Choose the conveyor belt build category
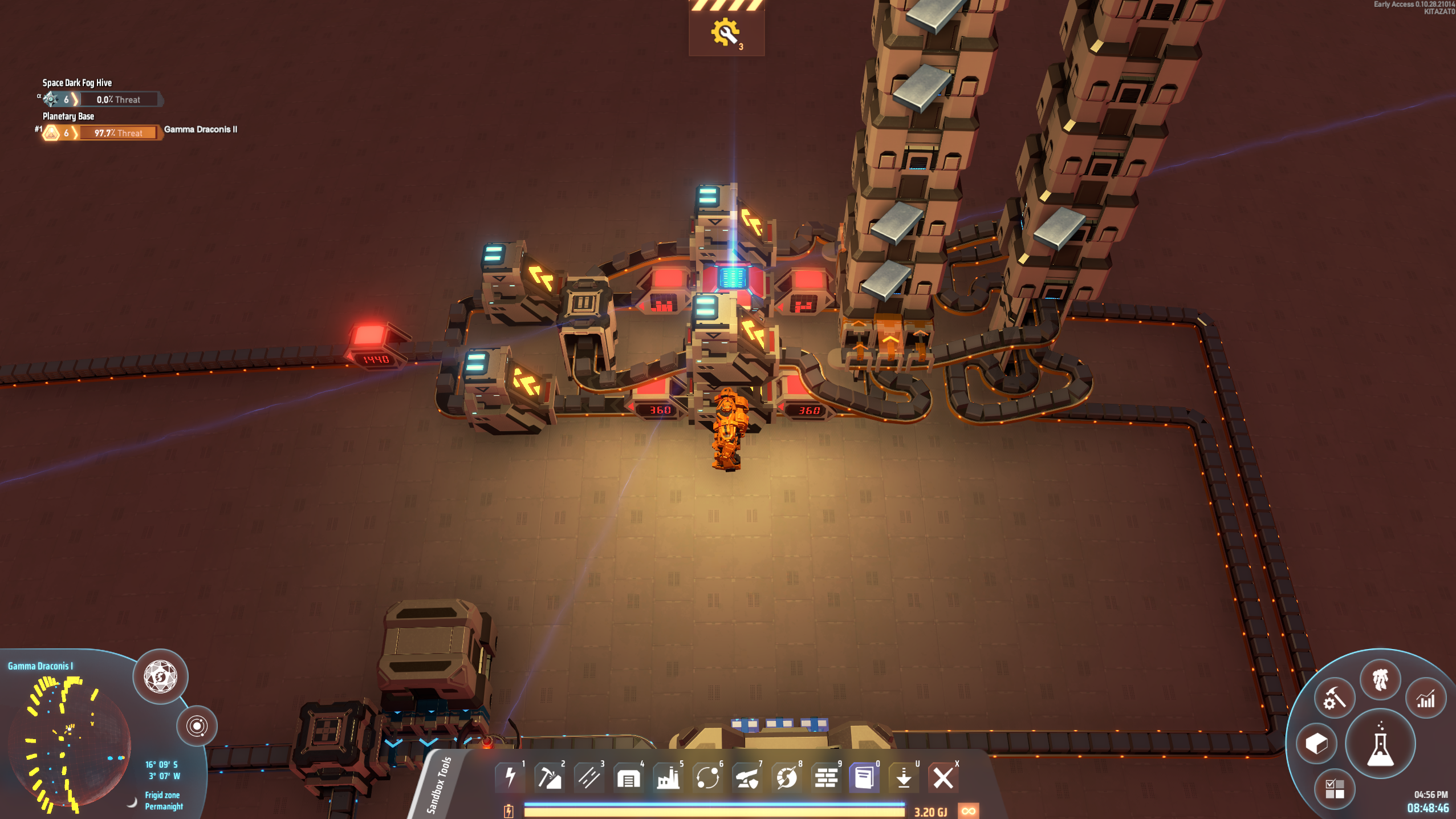1456x819 pixels. (x=589, y=777)
